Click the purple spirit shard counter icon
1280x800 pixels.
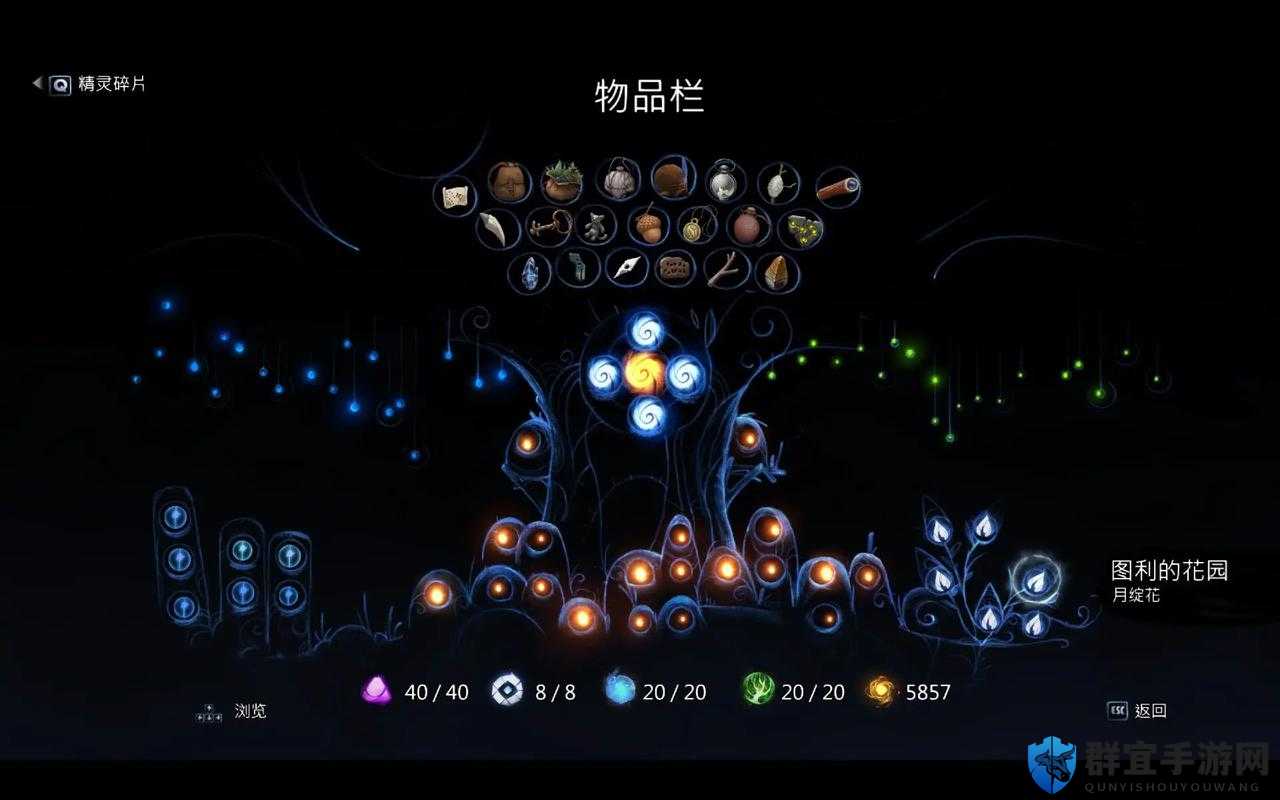(x=376, y=691)
